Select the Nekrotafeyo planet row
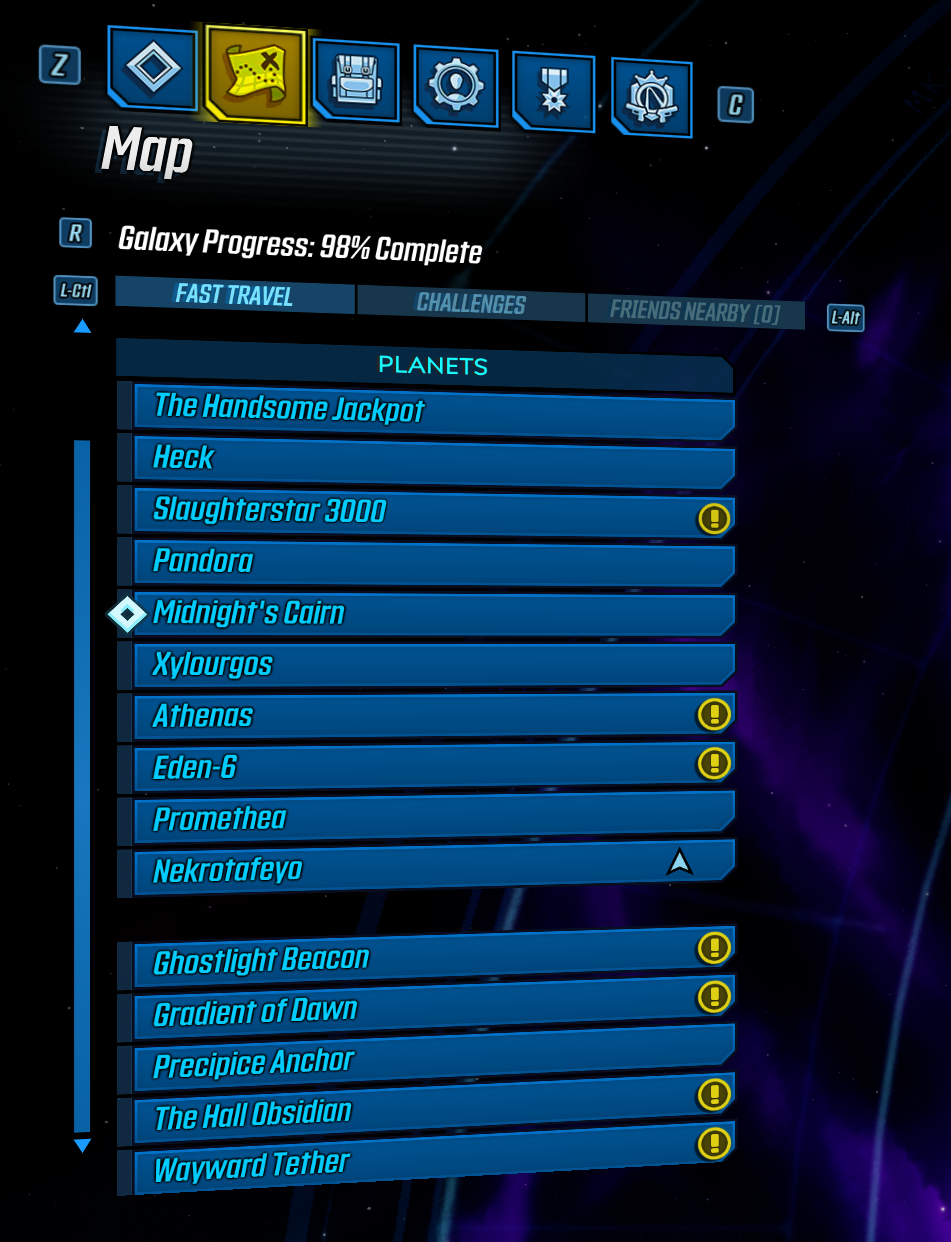Image resolution: width=951 pixels, height=1242 pixels. click(x=420, y=869)
